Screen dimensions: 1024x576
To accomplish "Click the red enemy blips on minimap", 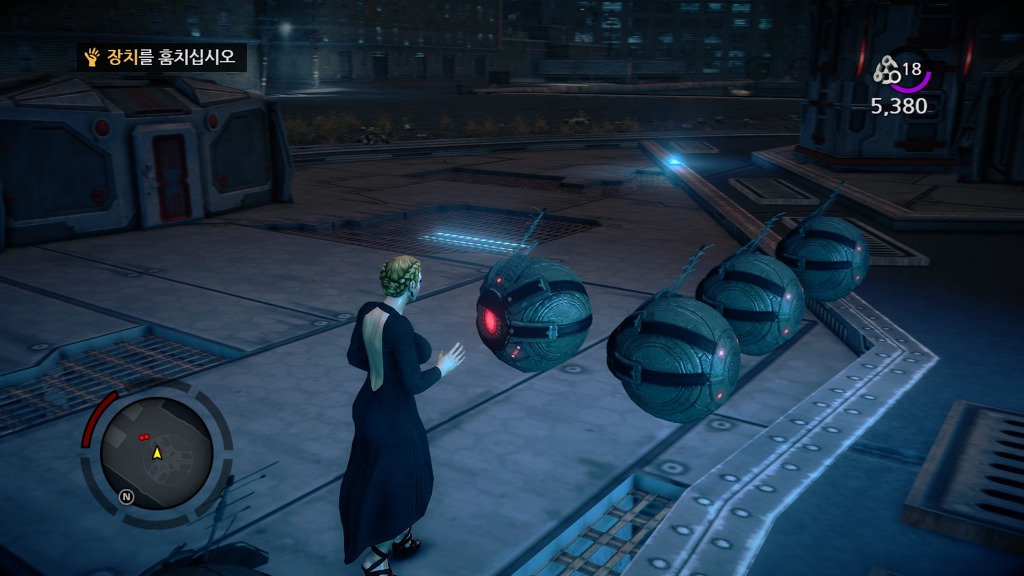I will (146, 437).
